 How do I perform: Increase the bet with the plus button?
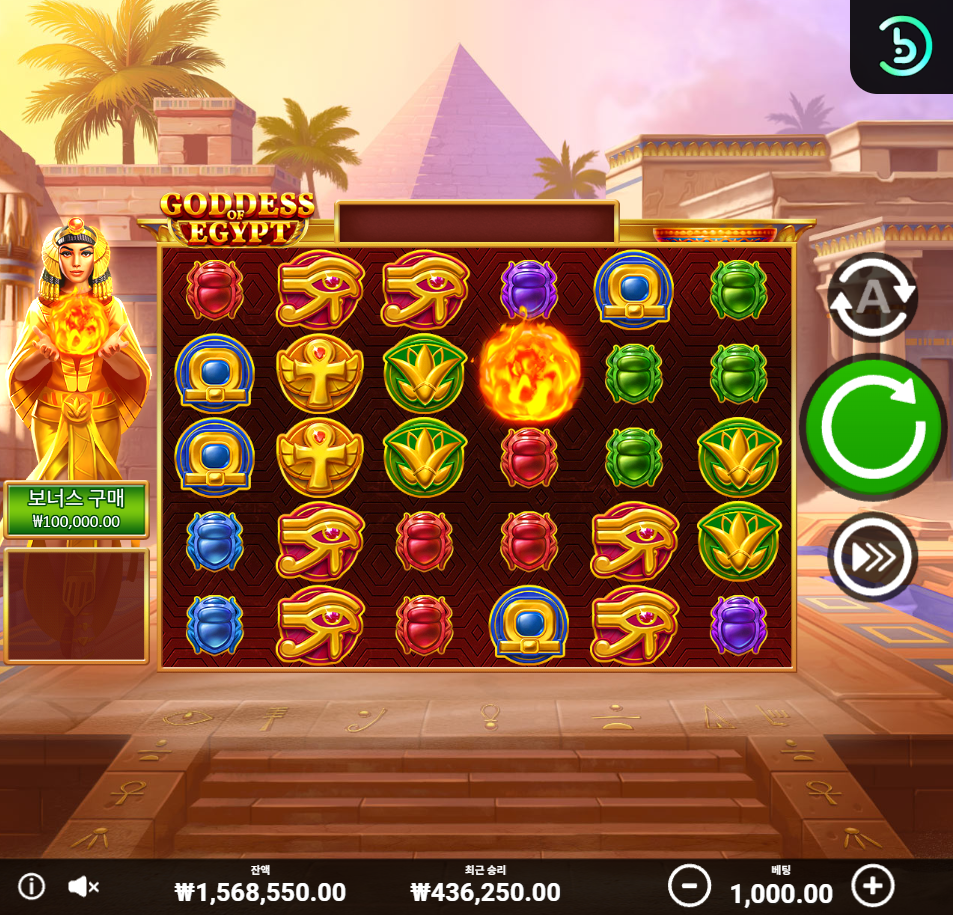point(872,886)
